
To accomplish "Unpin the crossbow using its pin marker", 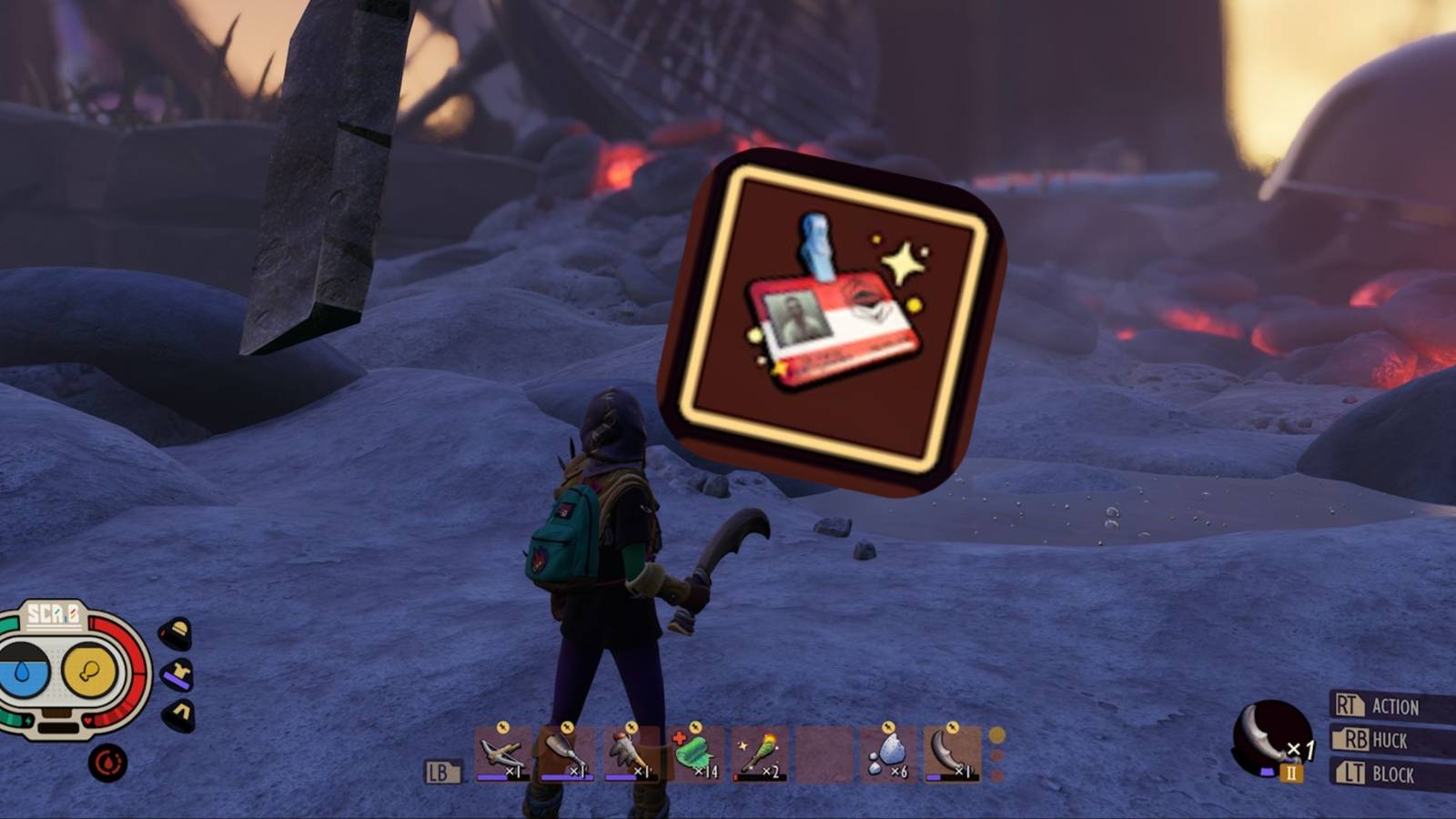I will tap(501, 725).
